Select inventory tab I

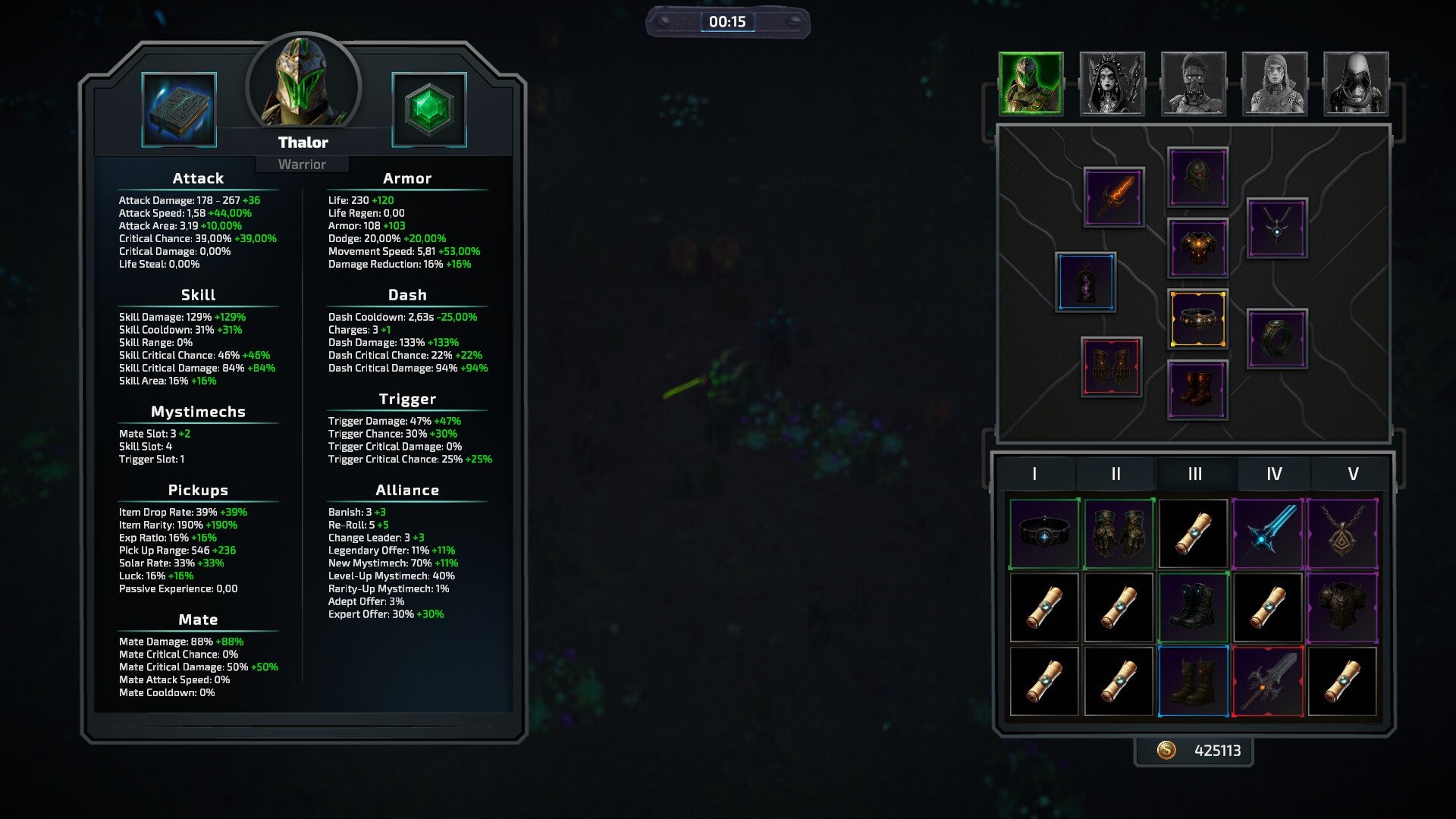coord(1034,474)
